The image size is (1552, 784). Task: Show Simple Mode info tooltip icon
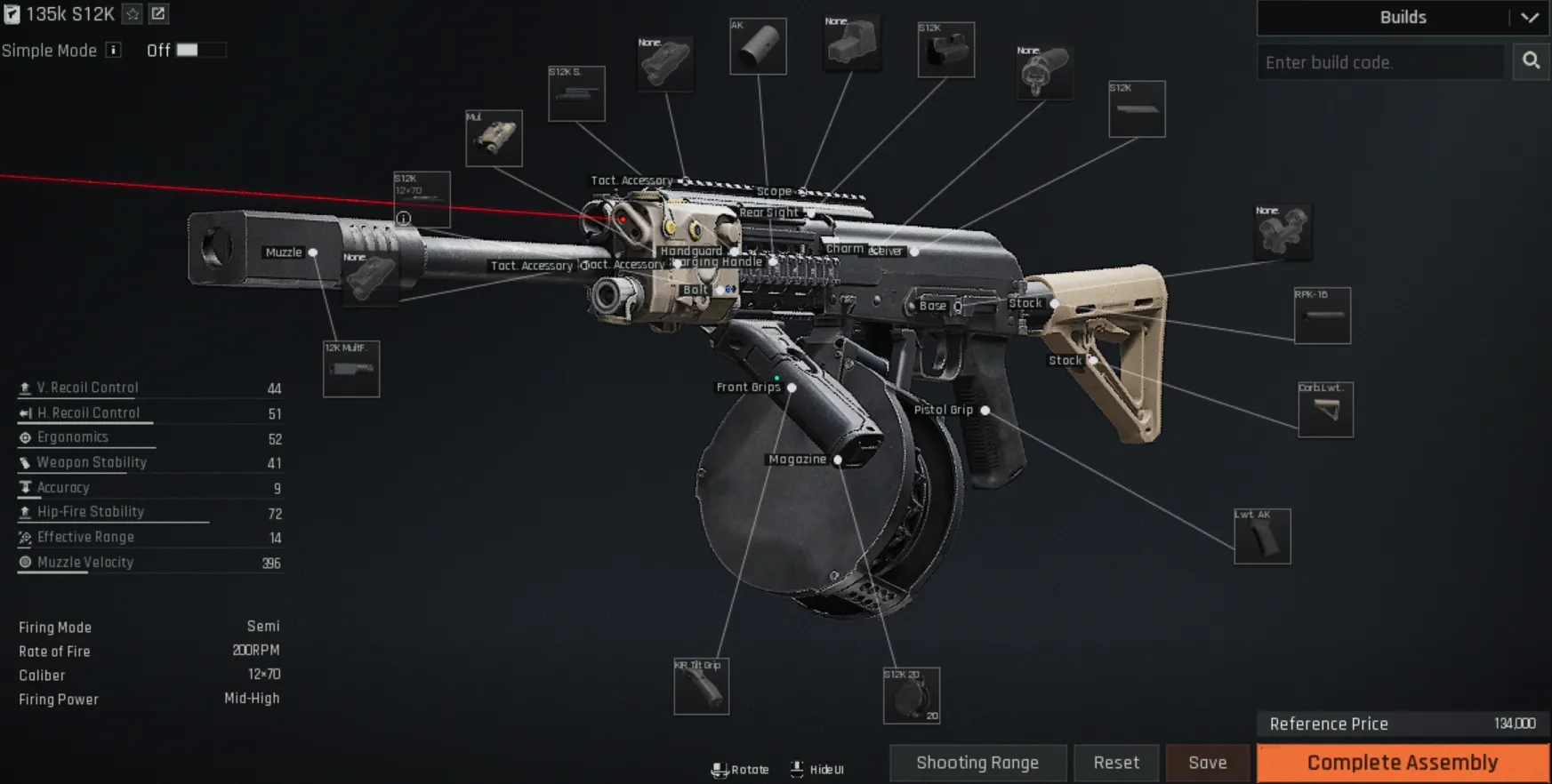(x=114, y=51)
